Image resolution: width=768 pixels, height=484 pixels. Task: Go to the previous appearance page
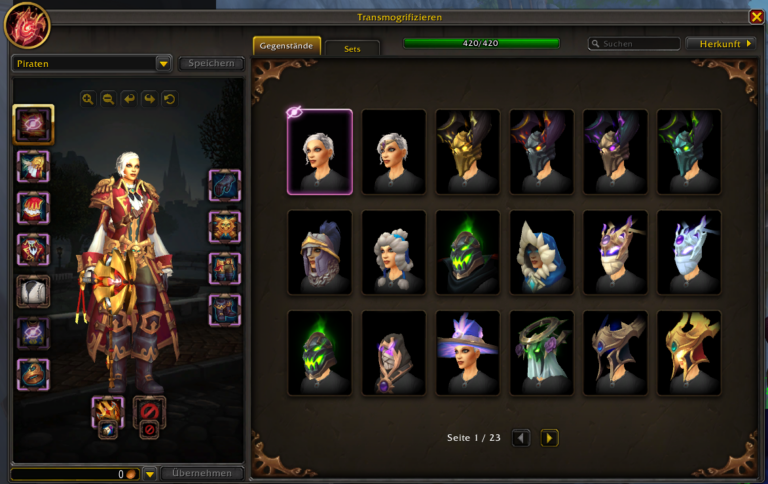pyautogui.click(x=521, y=438)
